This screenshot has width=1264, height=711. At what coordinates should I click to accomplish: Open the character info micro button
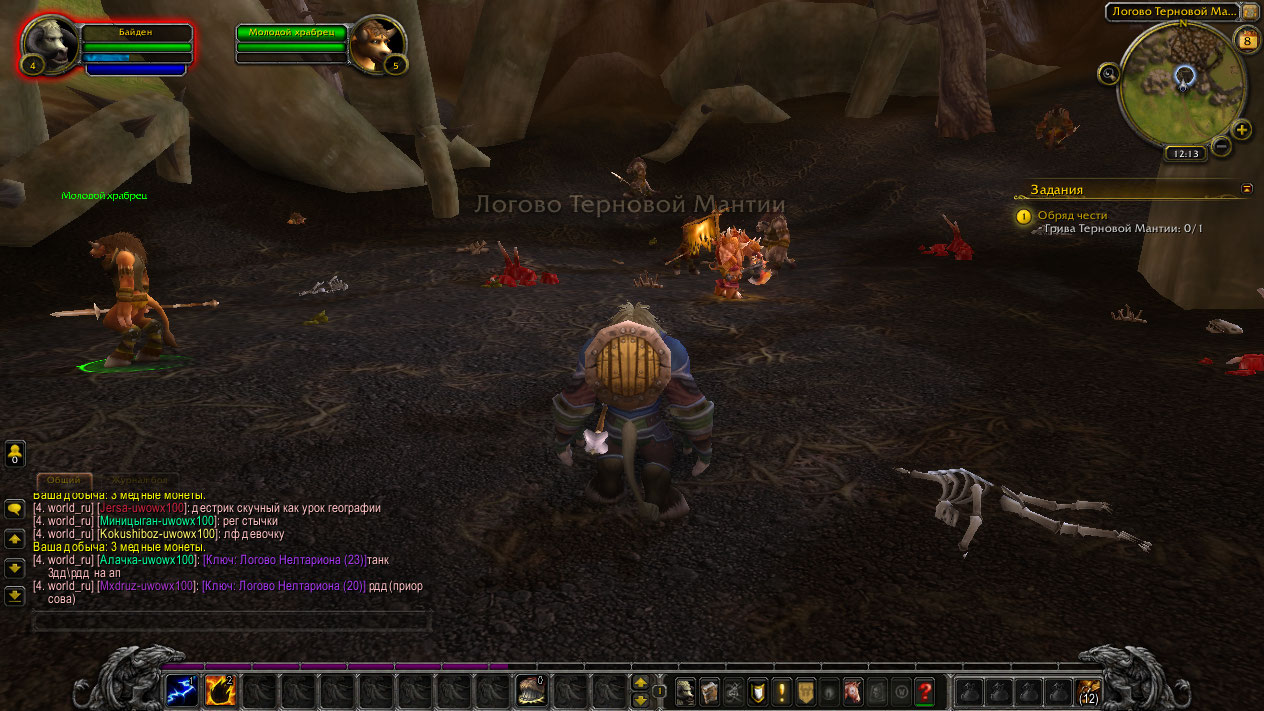click(x=686, y=690)
